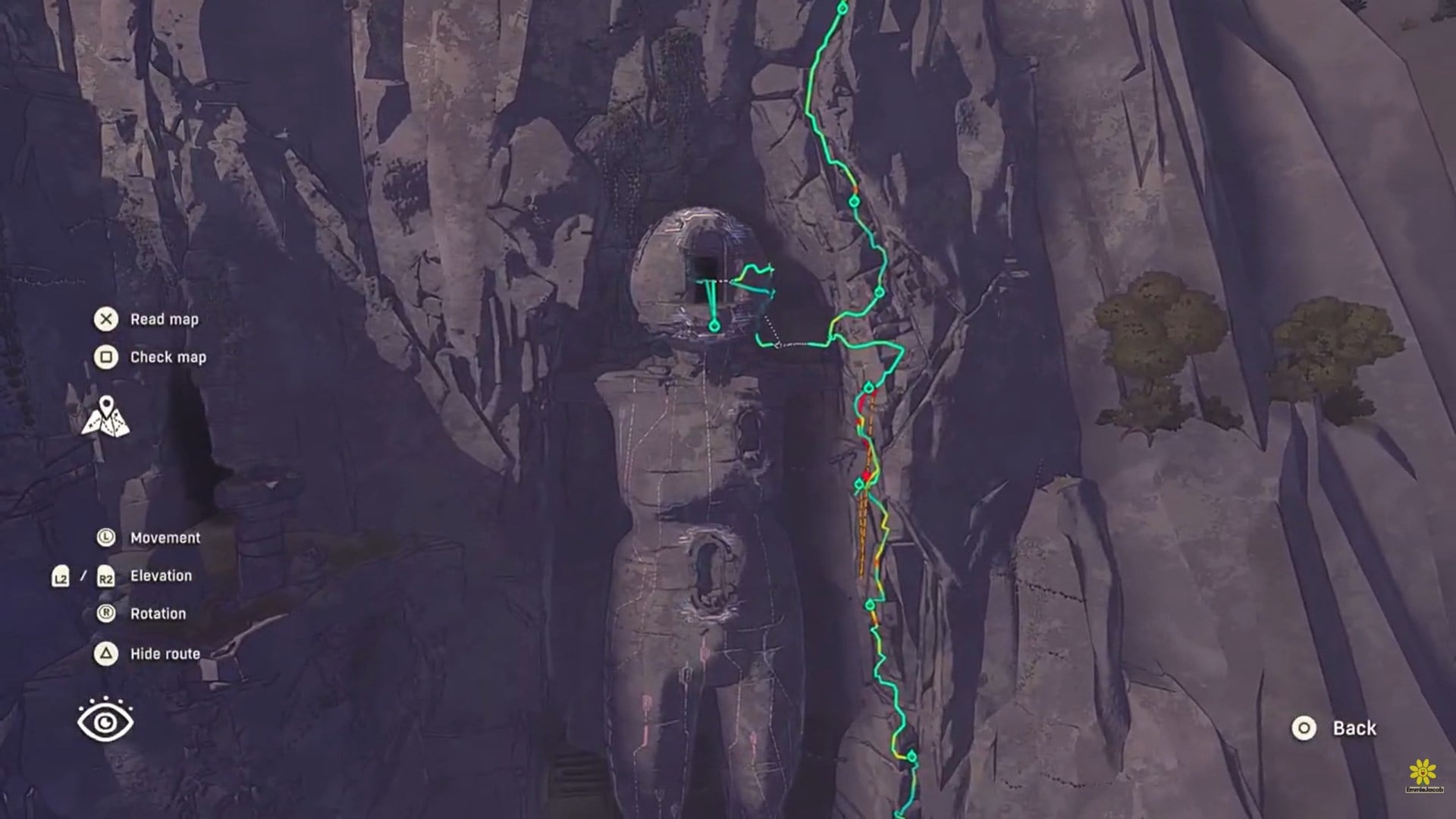Click the Read map label text

coord(164,319)
